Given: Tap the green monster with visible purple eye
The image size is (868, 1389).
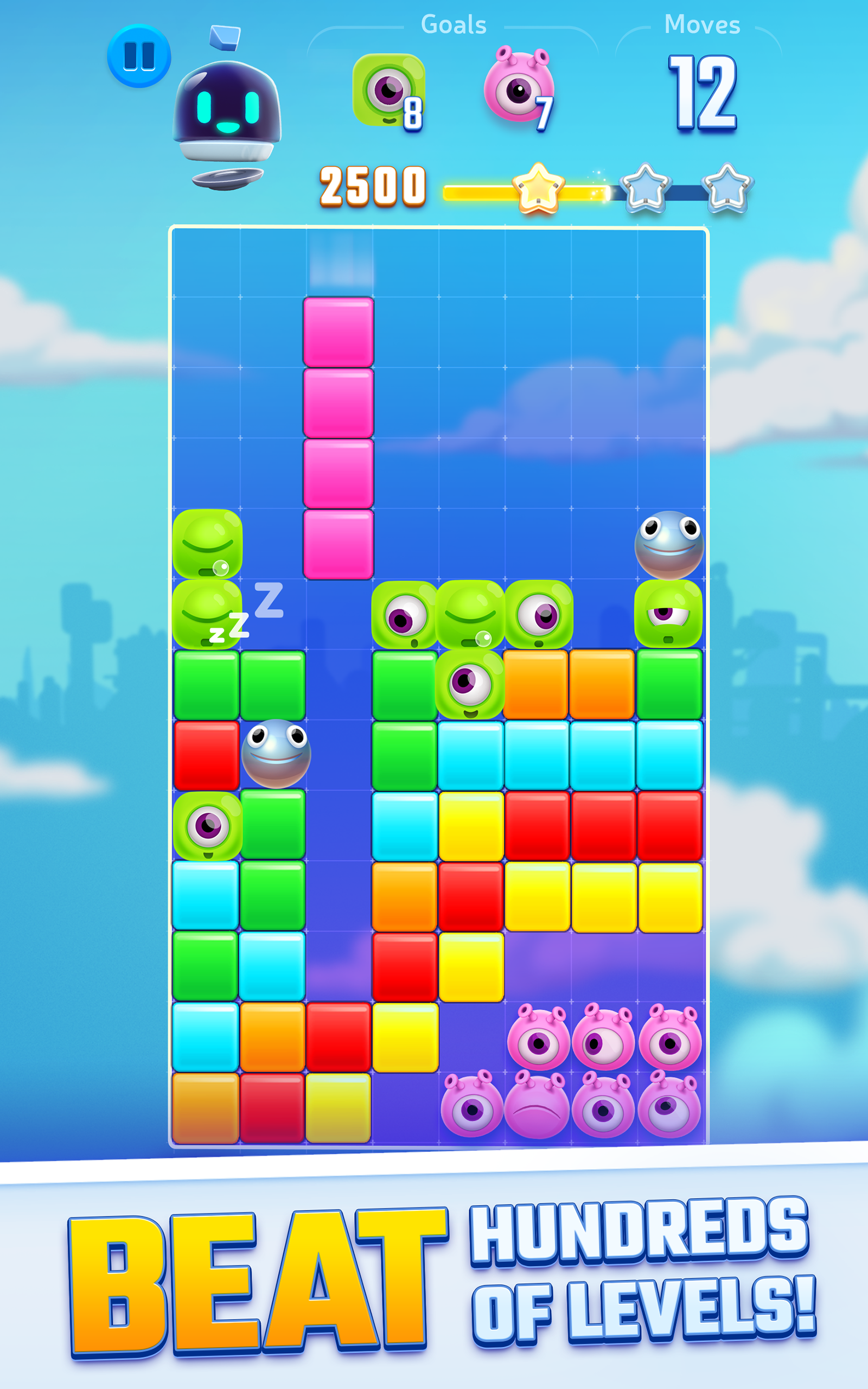Looking at the screenshot, I should pyautogui.click(x=470, y=696).
